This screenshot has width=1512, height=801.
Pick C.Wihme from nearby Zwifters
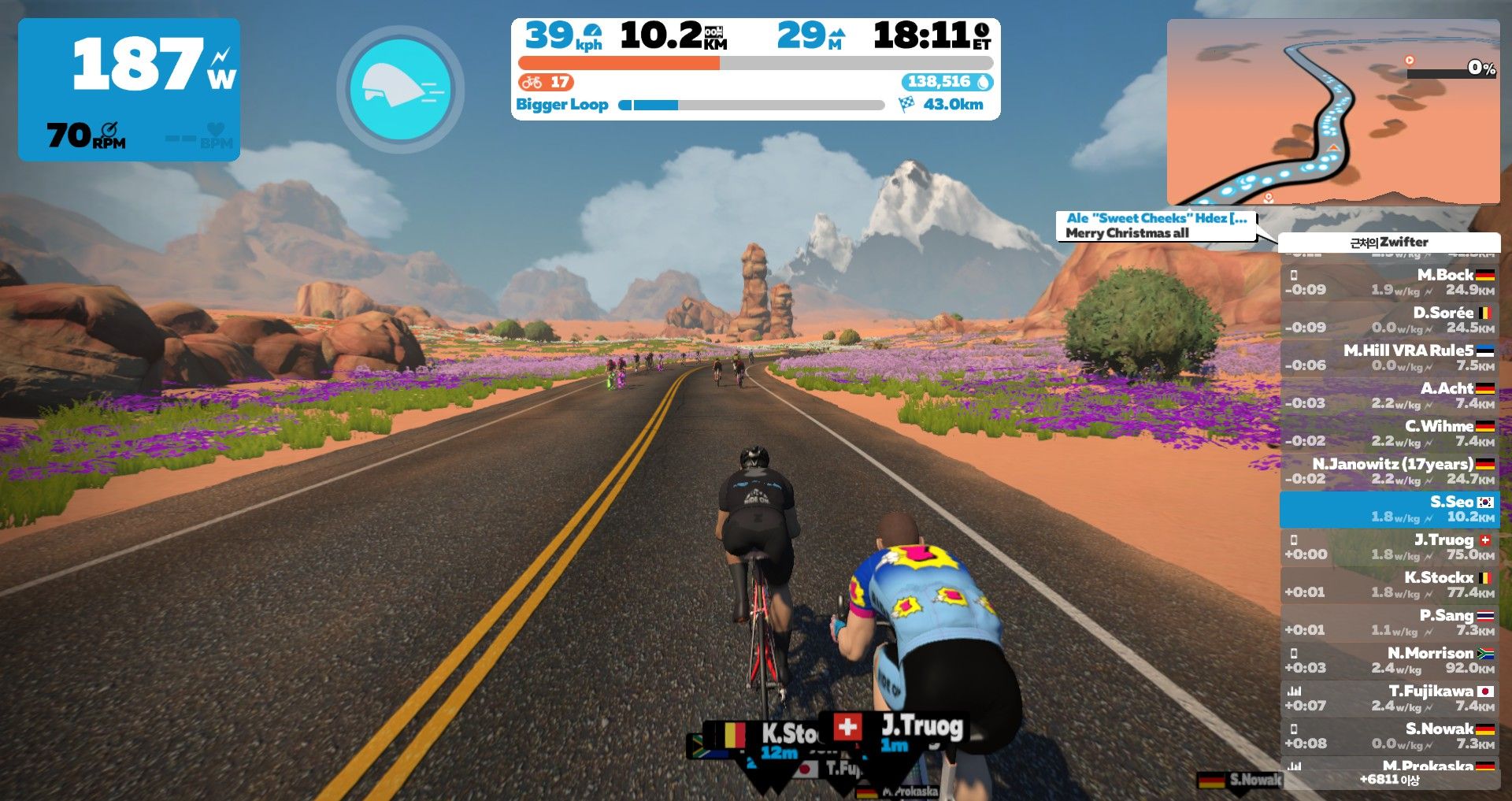1390,433
